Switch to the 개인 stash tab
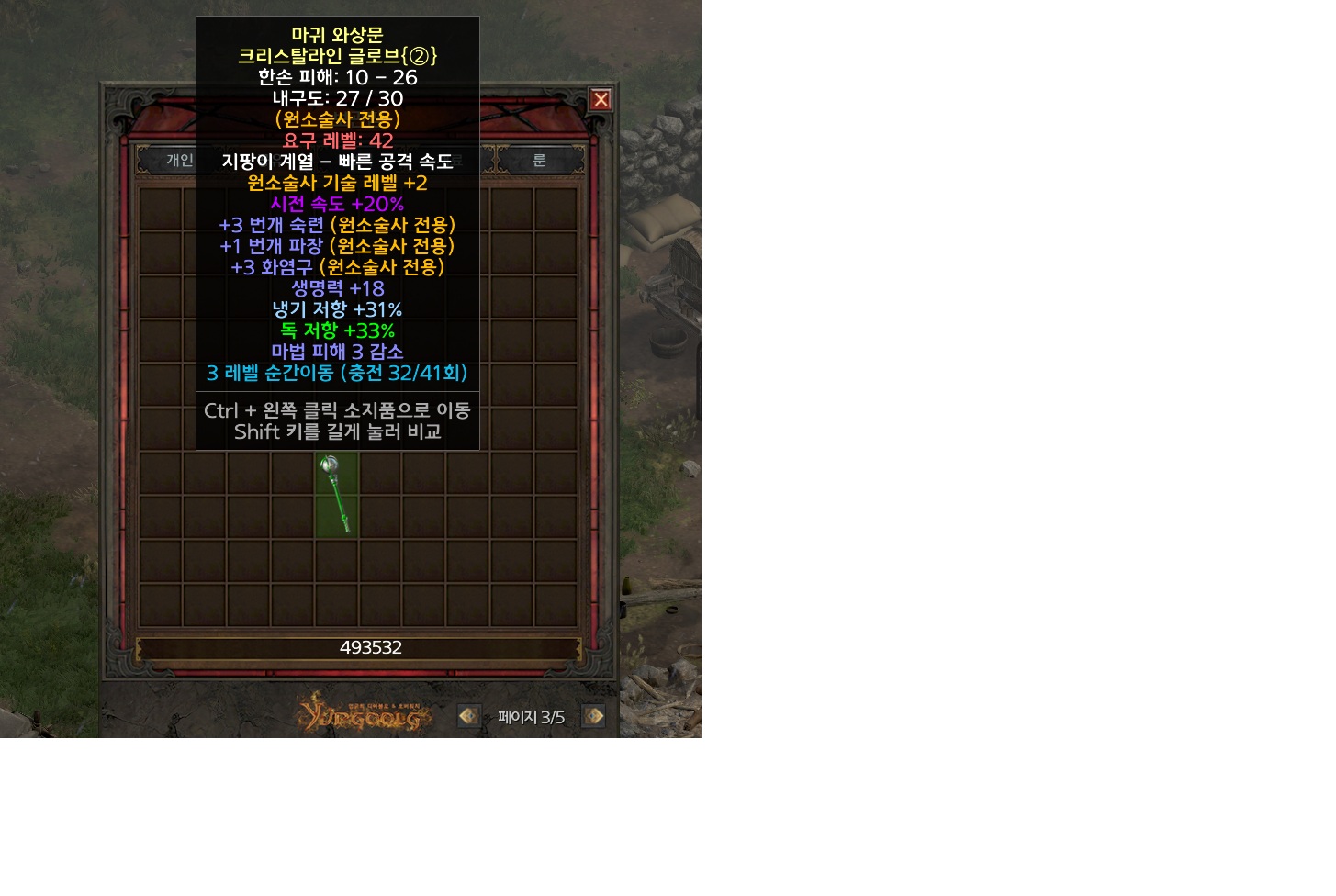 point(177,161)
